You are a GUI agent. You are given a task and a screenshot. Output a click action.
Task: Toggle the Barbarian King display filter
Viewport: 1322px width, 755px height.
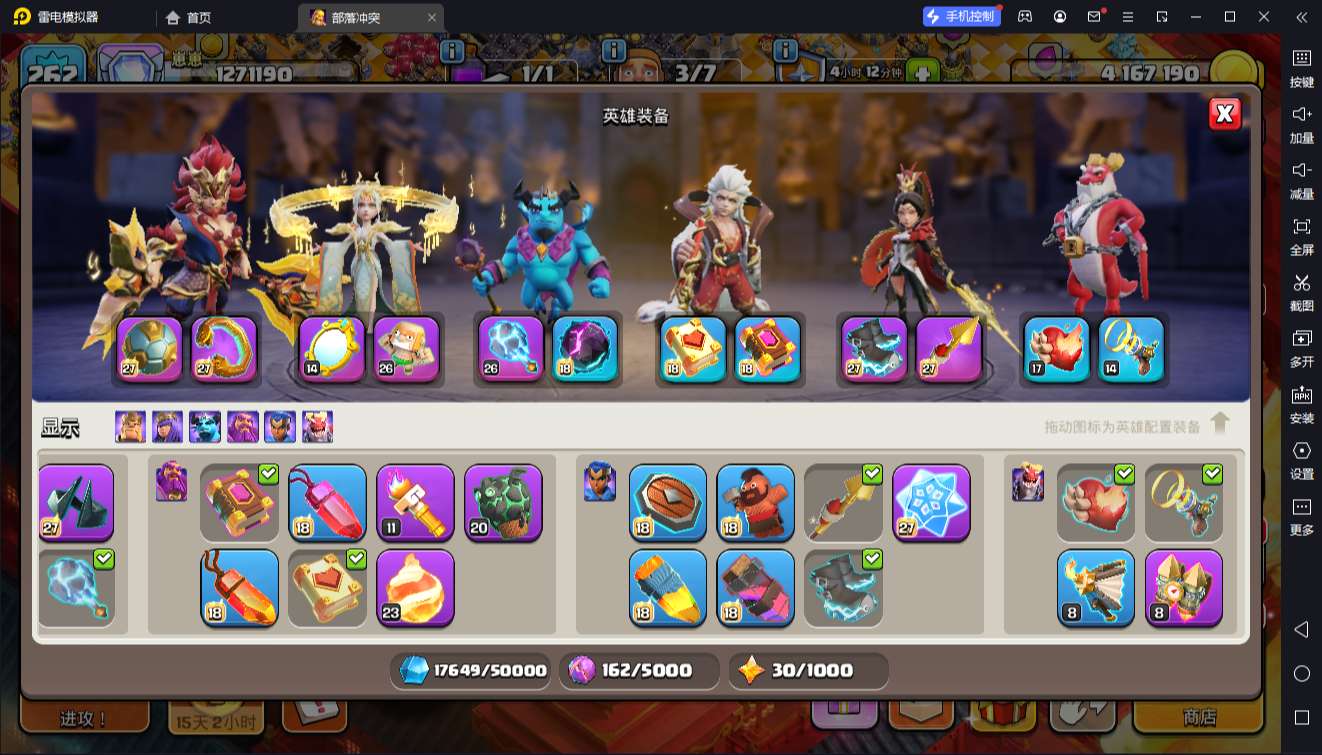130,427
